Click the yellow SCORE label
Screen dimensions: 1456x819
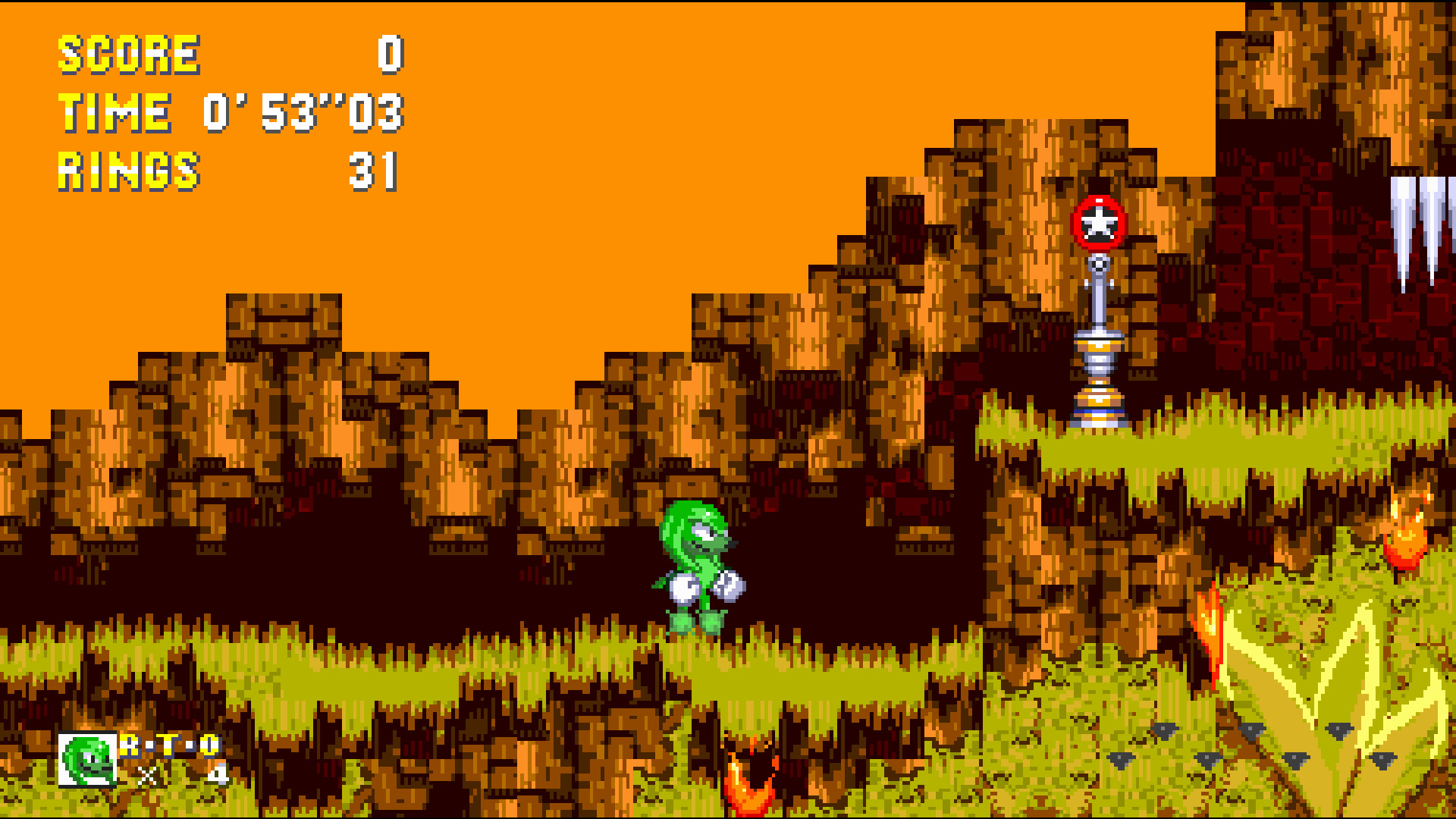pos(129,53)
